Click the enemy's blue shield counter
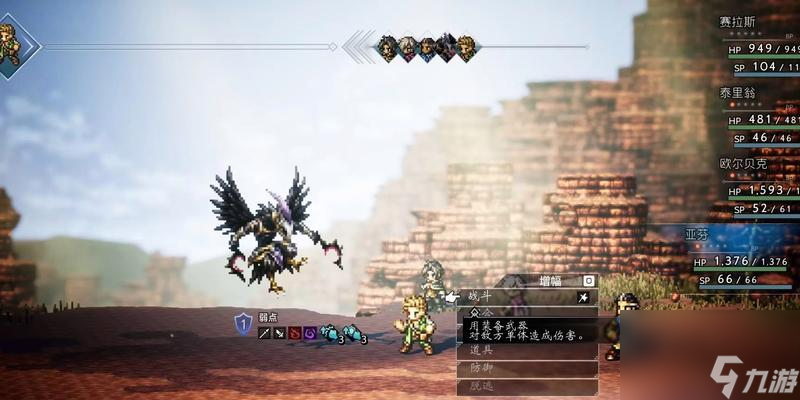 click(x=243, y=323)
